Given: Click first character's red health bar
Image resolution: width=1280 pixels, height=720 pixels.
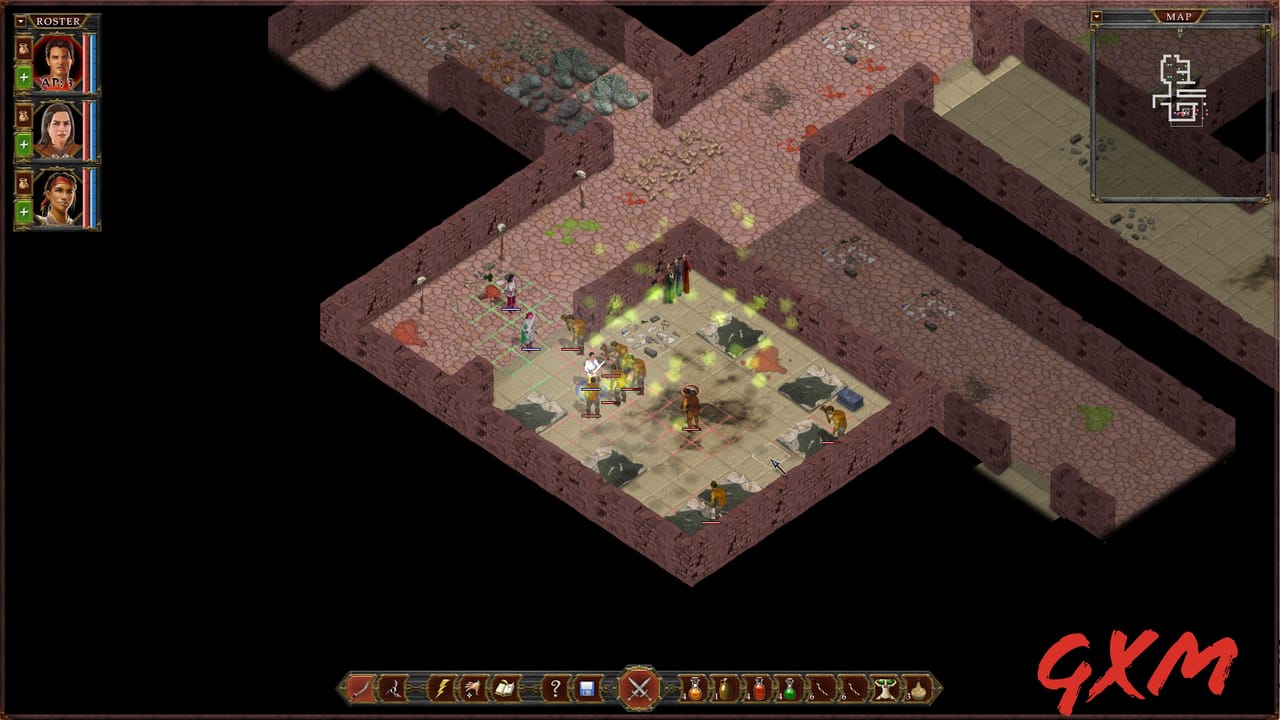Looking at the screenshot, I should coord(86,60).
